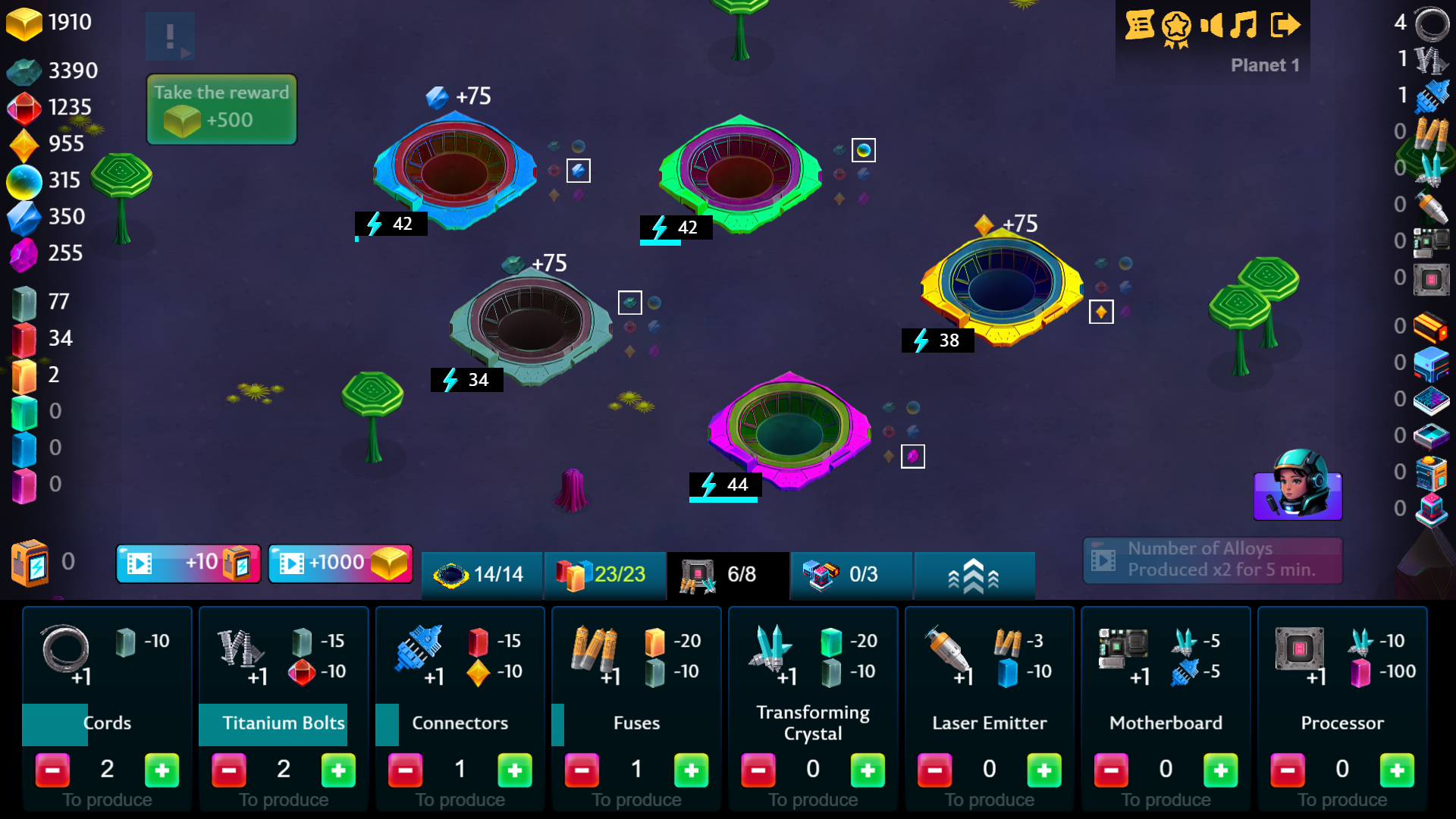Decrease Cords production with the minus button
This screenshot has height=819, width=1456.
[x=52, y=770]
